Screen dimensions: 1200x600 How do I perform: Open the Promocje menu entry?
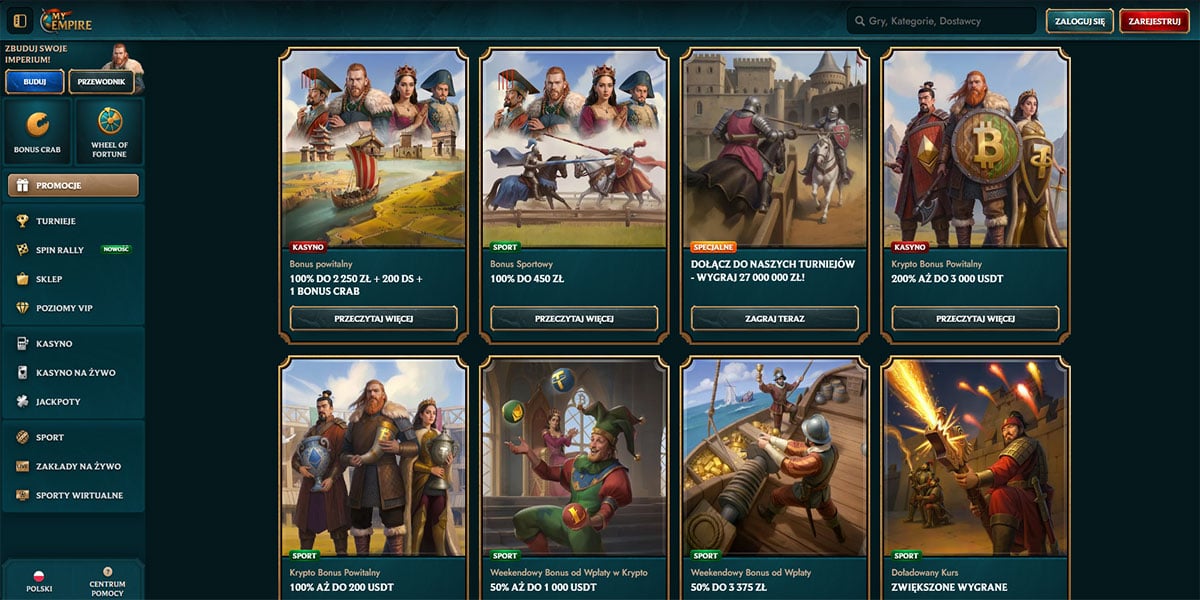click(73, 185)
